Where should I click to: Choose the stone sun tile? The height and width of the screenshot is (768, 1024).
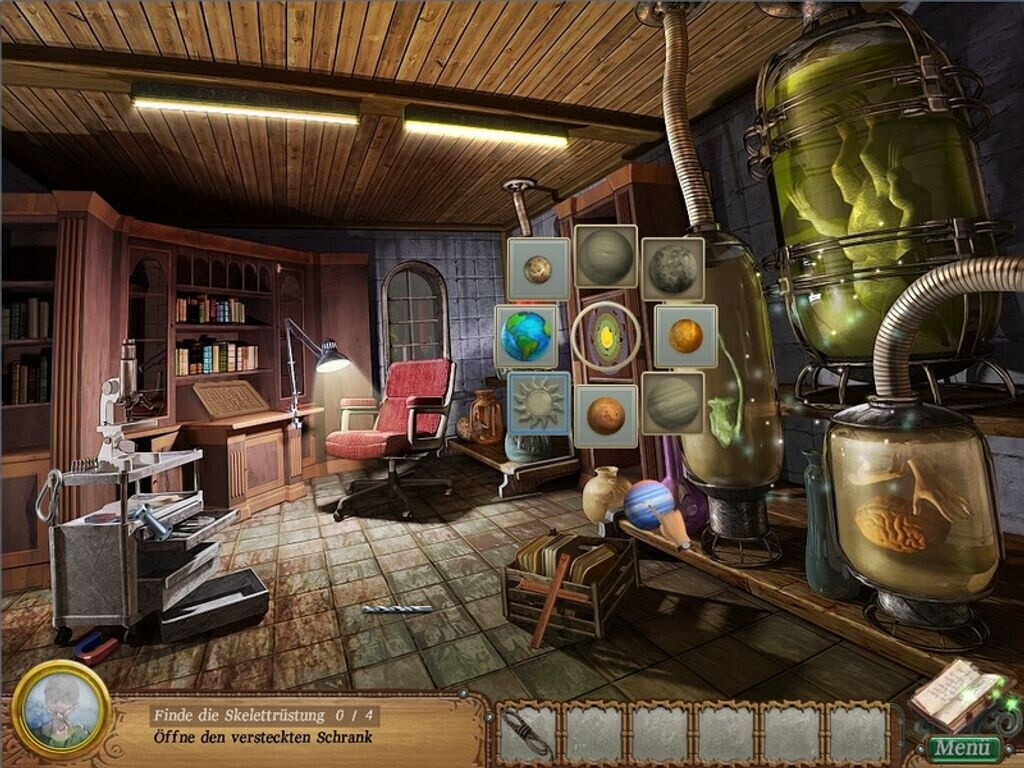point(538,403)
